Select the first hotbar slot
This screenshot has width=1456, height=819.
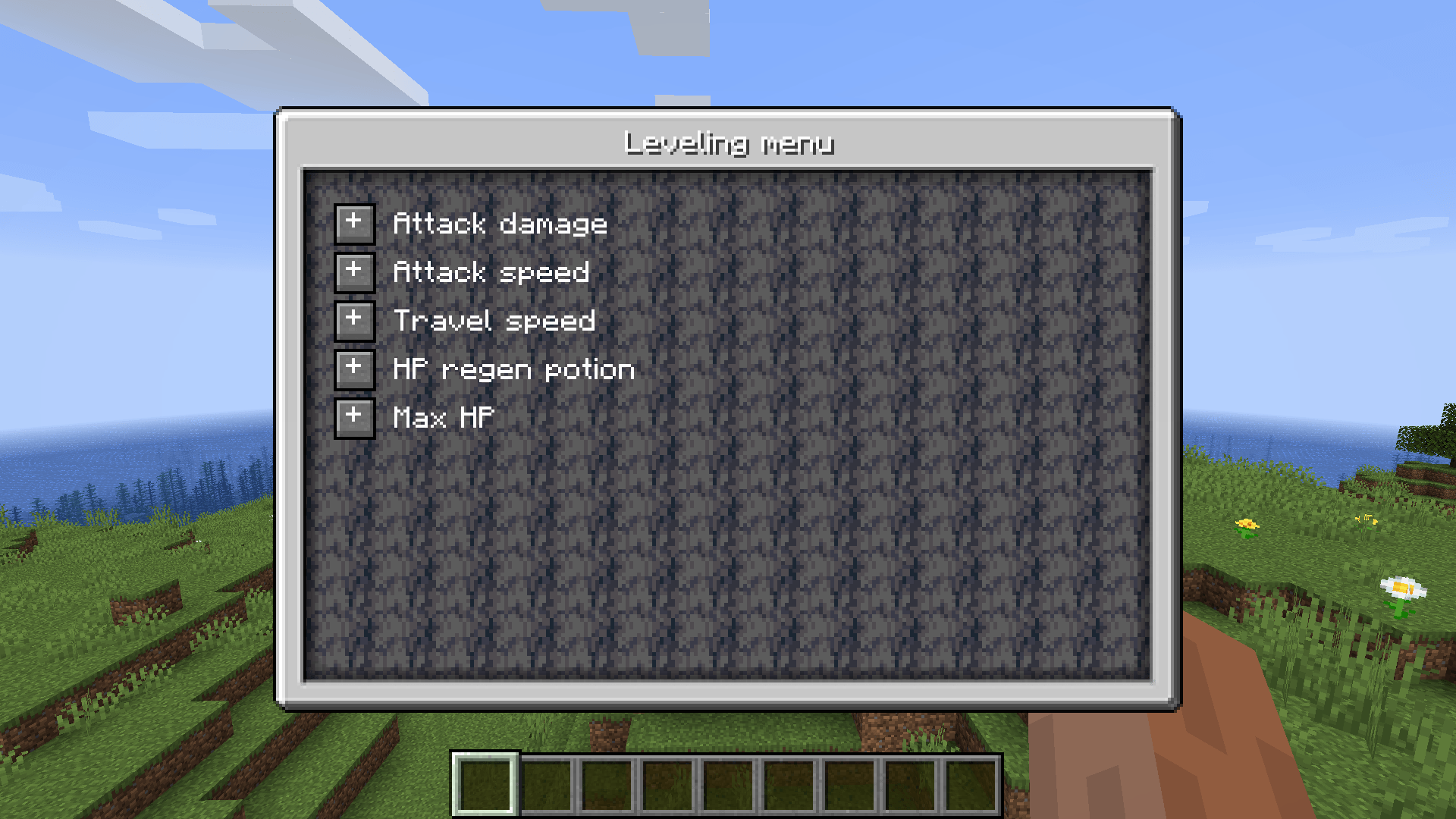click(485, 786)
